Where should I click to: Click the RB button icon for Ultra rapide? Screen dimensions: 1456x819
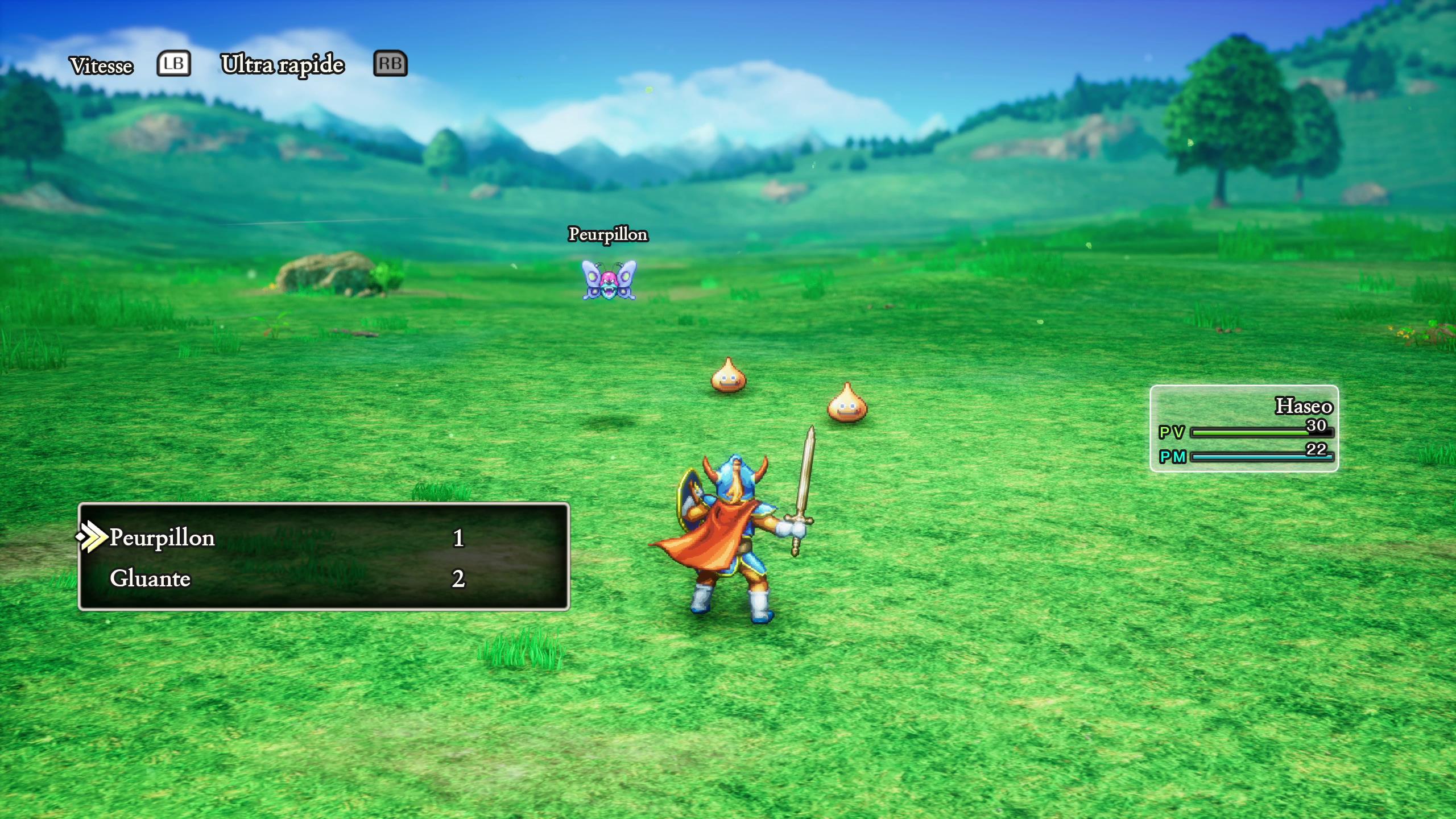coord(391,64)
